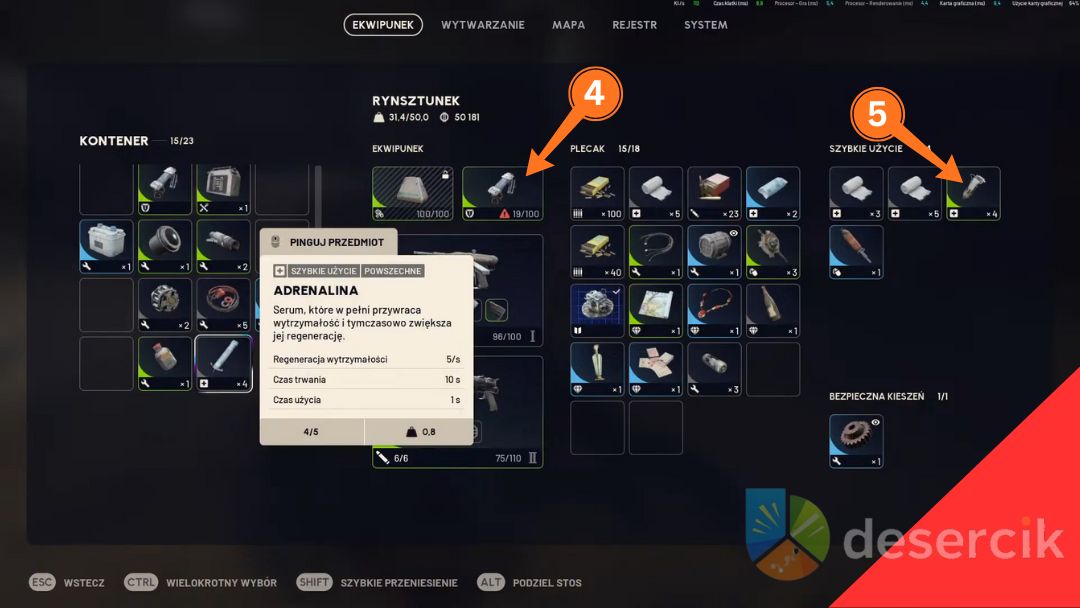This screenshot has height=608, width=1080.
Task: Switch to the System tab
Action: (x=705, y=25)
